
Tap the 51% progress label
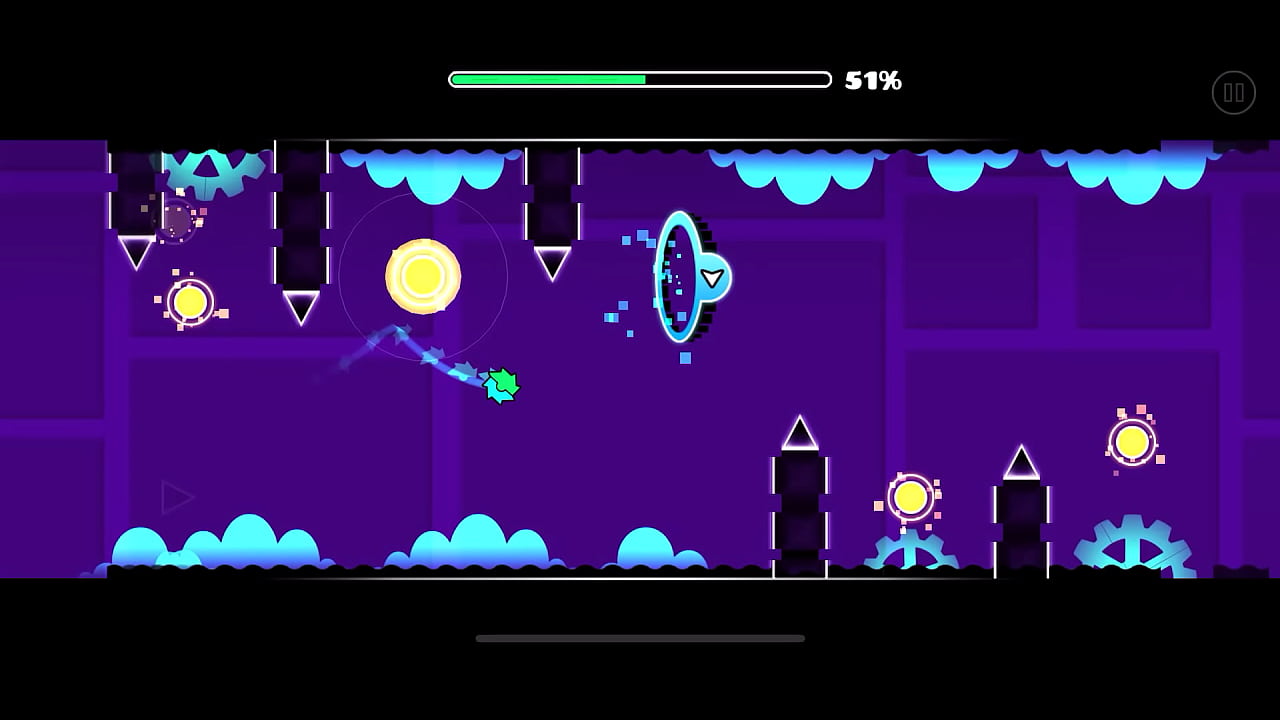[x=874, y=78]
